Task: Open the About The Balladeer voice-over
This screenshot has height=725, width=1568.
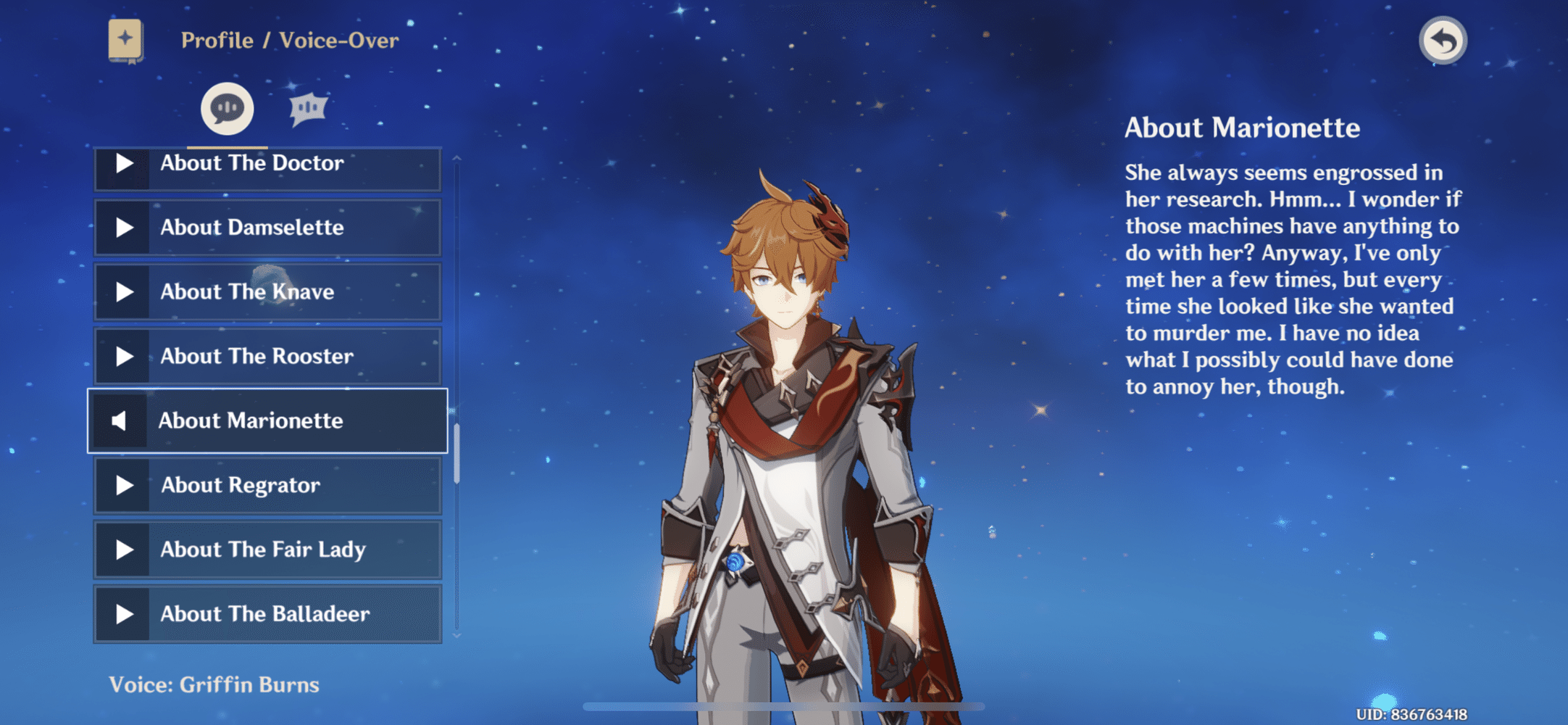Action: (x=267, y=615)
